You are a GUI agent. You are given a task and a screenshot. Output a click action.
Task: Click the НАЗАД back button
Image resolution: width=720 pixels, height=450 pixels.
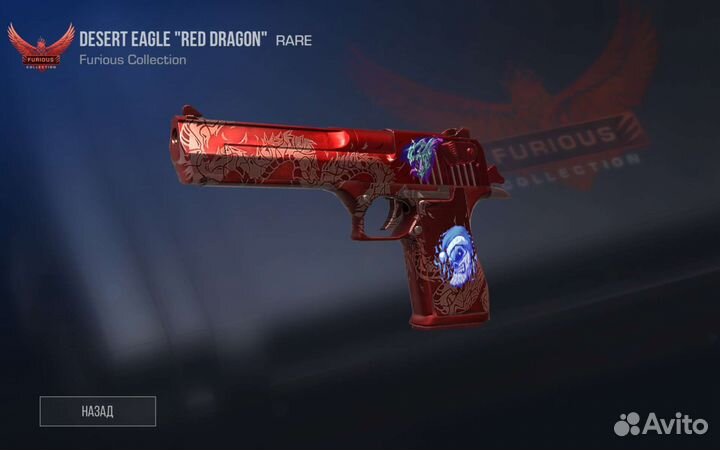[98, 411]
